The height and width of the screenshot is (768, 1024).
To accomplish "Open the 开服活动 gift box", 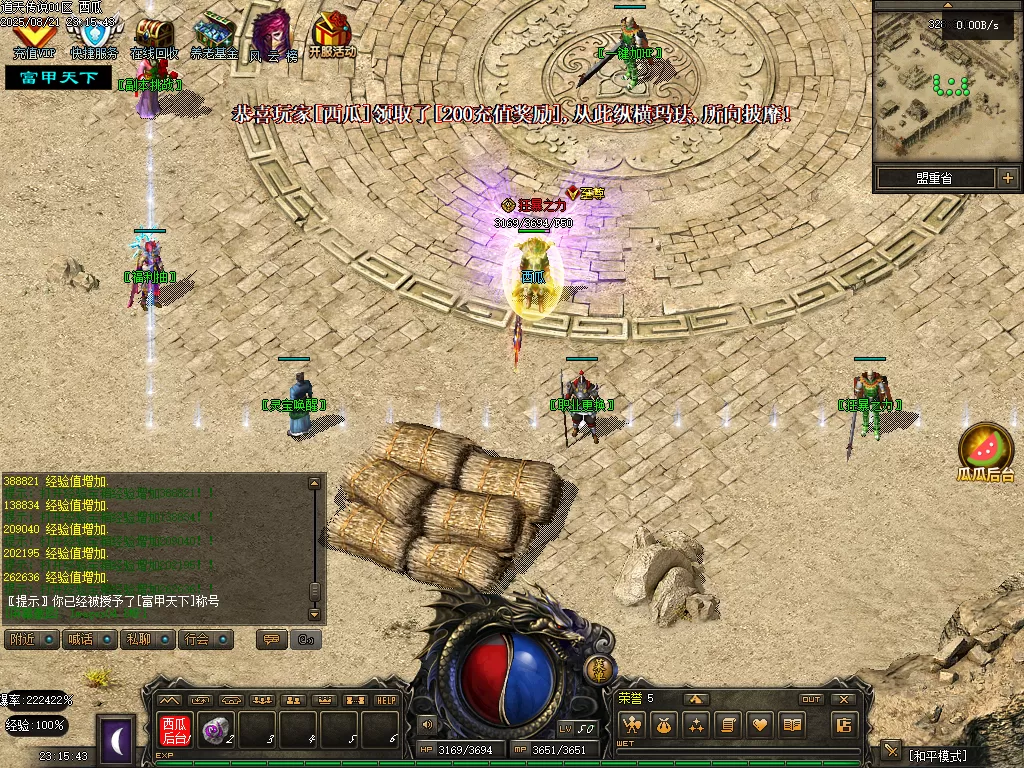I will [331, 35].
